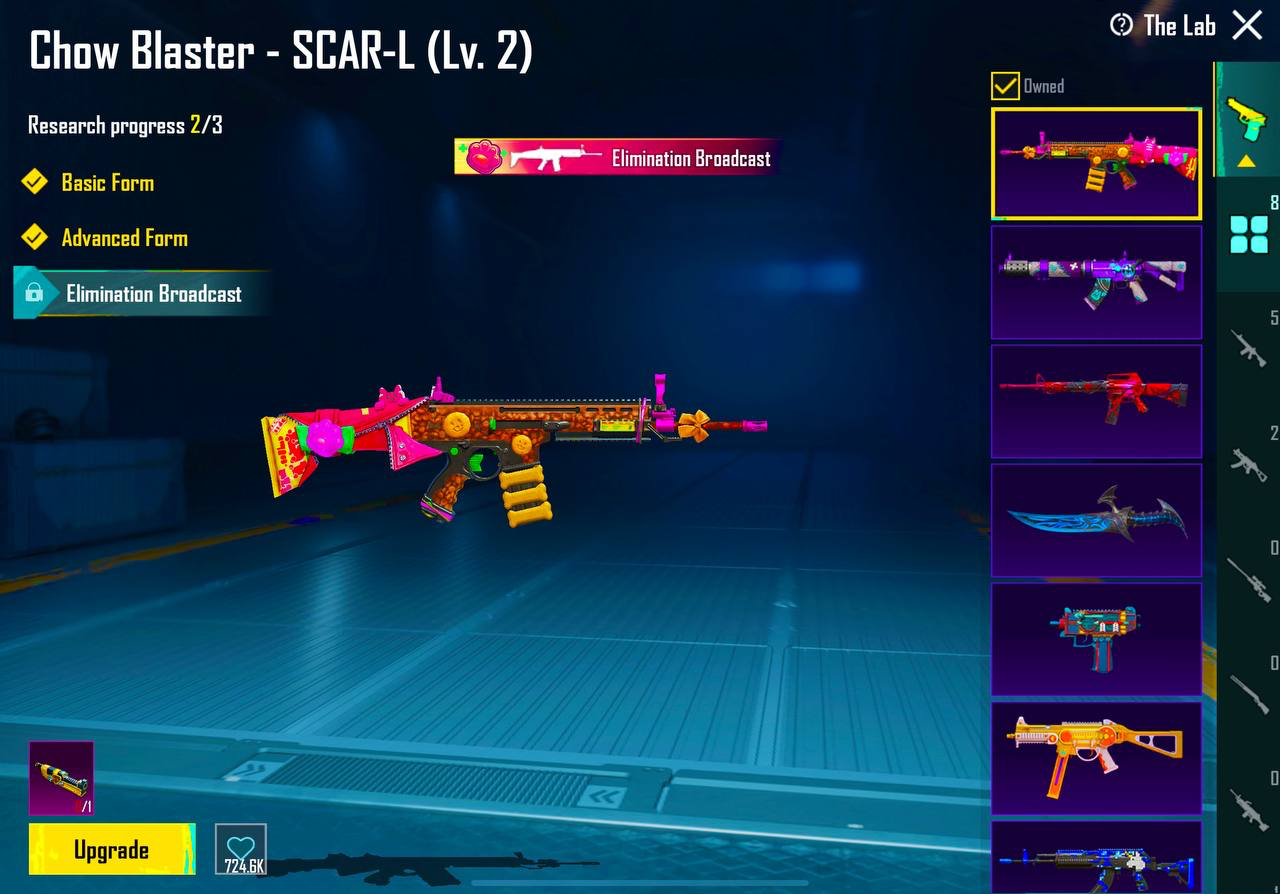Open the four-squares all category tab

1247,235
